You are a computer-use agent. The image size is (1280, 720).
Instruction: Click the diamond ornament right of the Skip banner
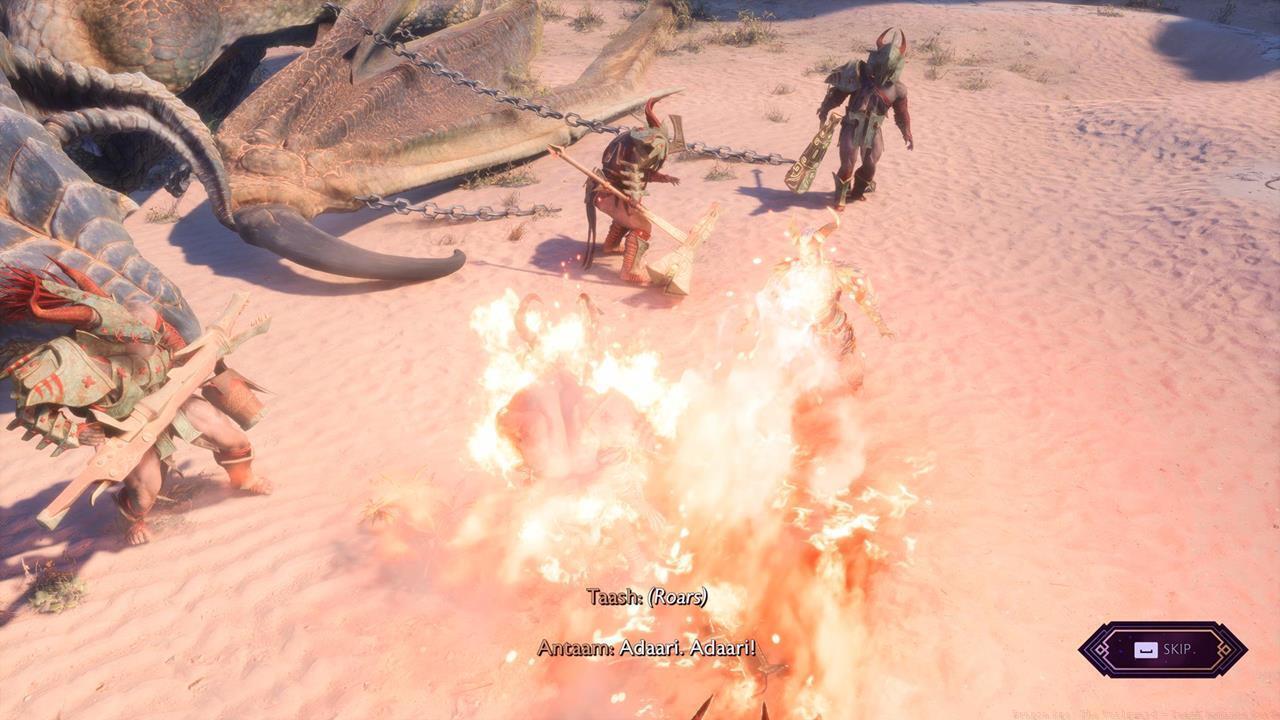coord(1225,649)
